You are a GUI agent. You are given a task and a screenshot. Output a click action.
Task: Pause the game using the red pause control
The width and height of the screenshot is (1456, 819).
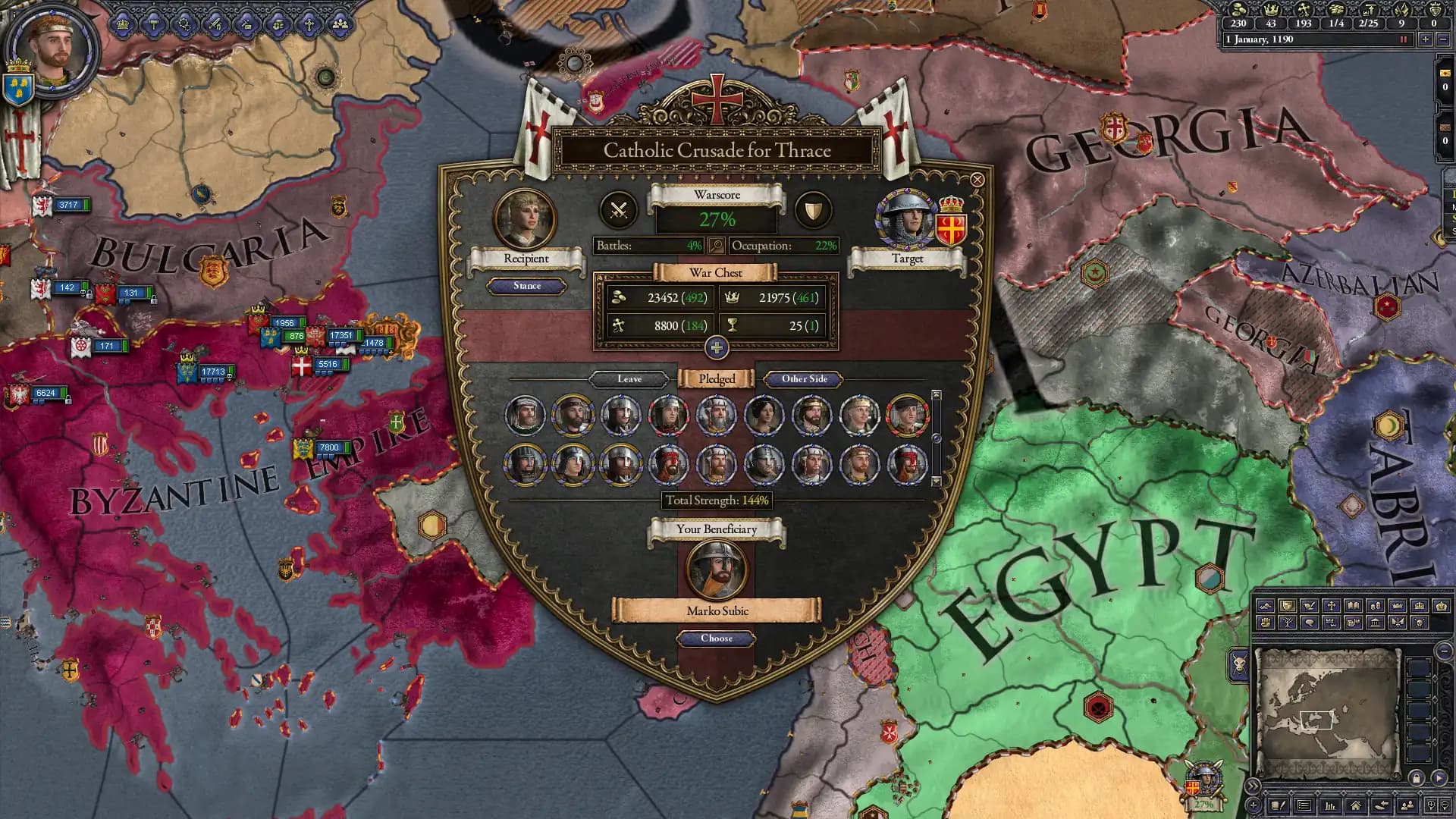(x=1404, y=40)
